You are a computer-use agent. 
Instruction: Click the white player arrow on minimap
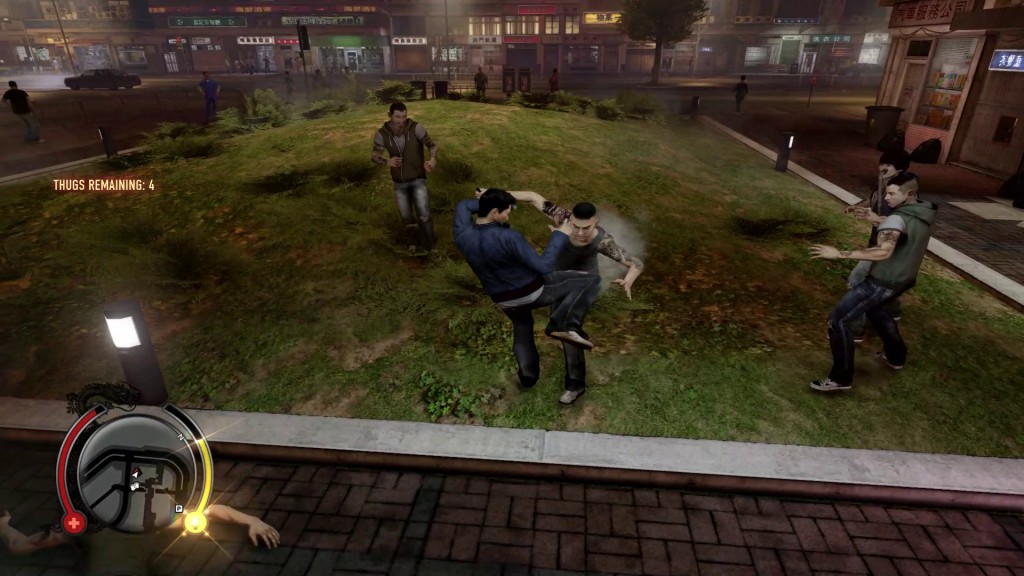click(x=134, y=472)
